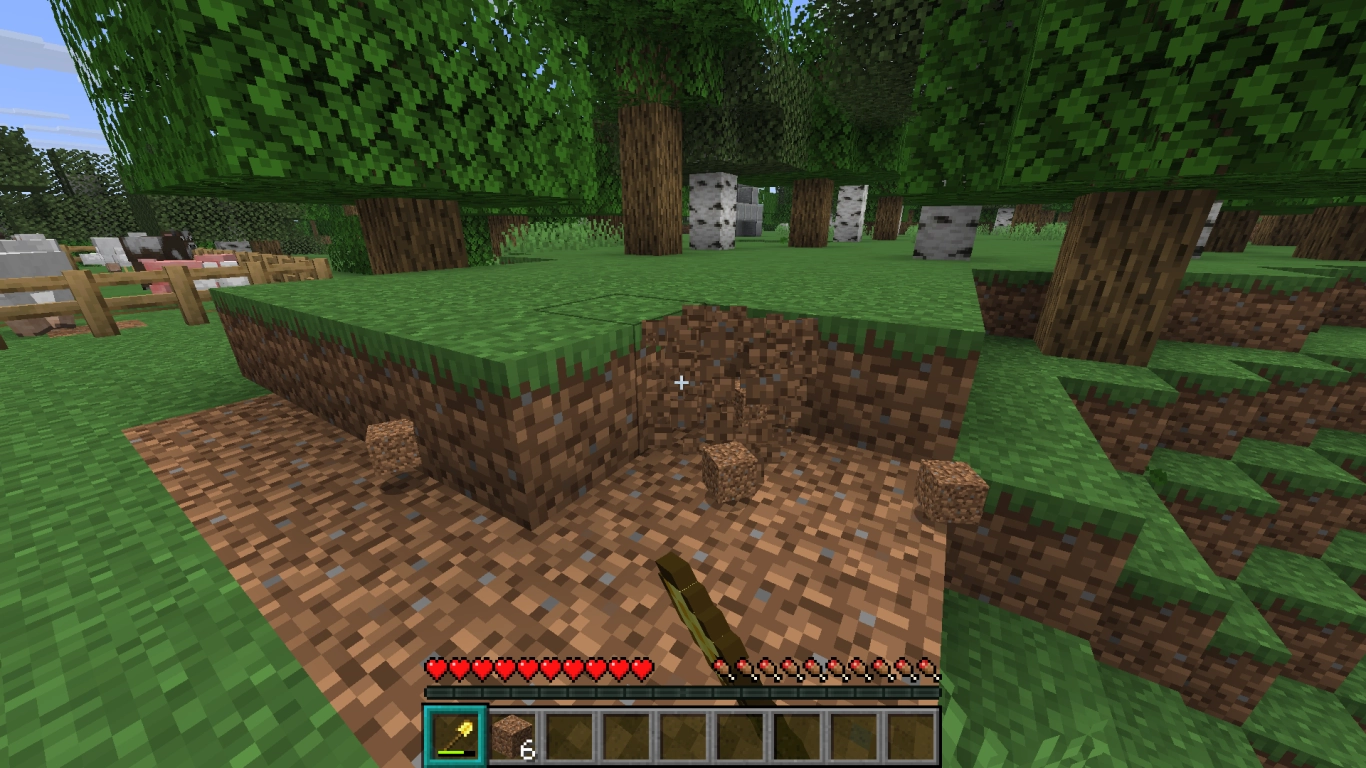1366x768 pixels.
Task: Click the middle drumstick of the hunger bar
Action: (827, 669)
